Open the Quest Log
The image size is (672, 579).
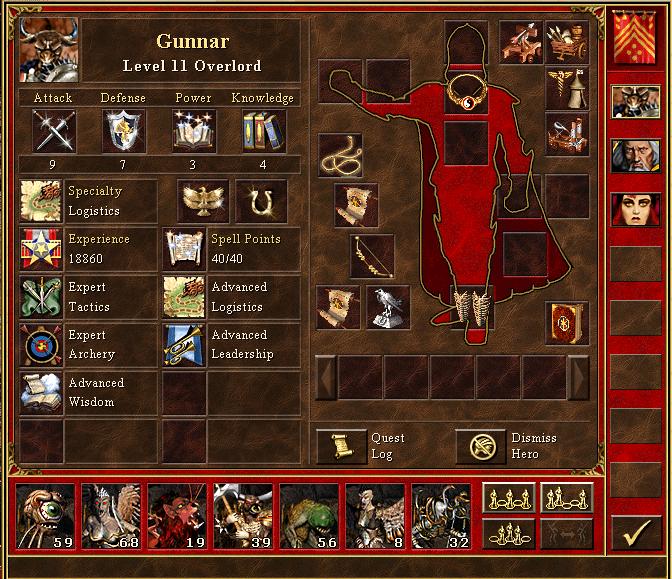(x=342, y=446)
